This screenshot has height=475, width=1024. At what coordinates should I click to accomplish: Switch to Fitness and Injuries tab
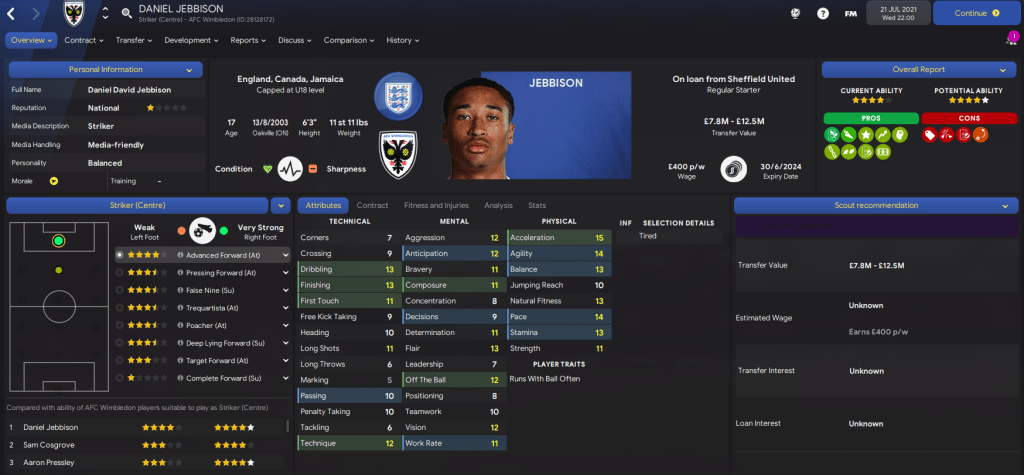click(437, 205)
